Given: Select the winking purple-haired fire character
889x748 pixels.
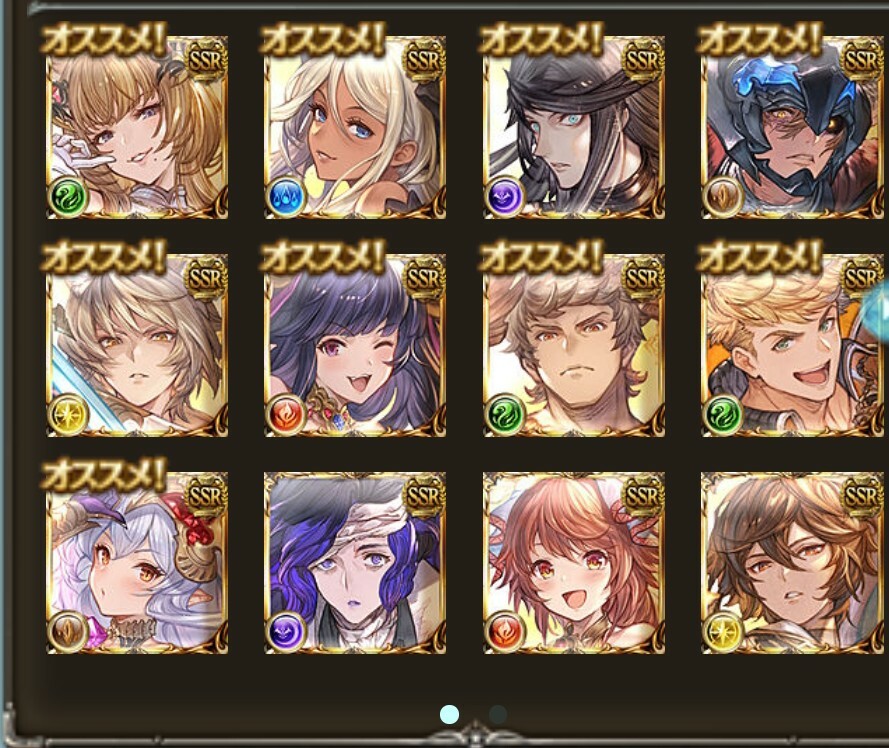Looking at the screenshot, I should 355,346.
